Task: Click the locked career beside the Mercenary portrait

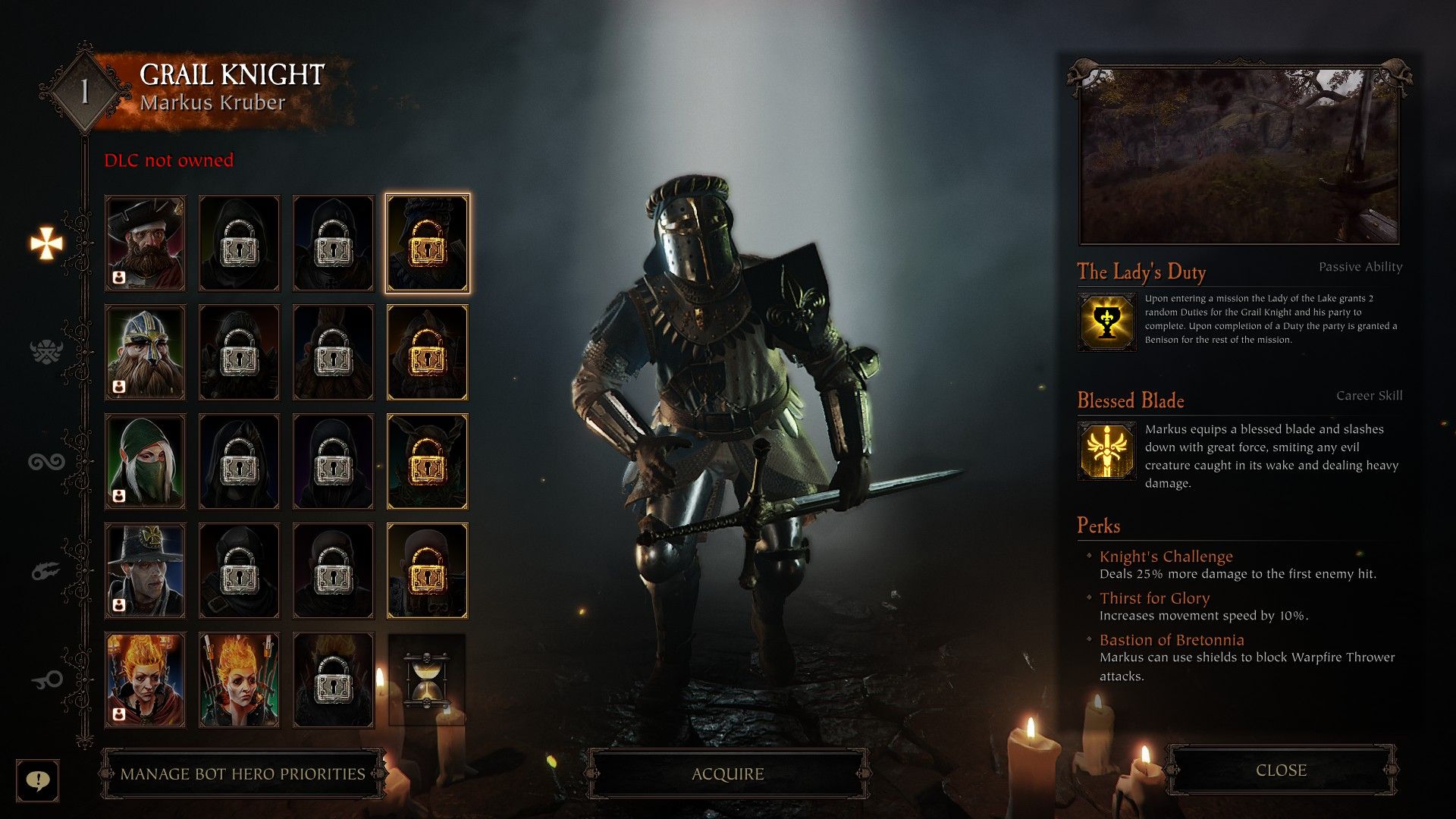Action: click(239, 243)
